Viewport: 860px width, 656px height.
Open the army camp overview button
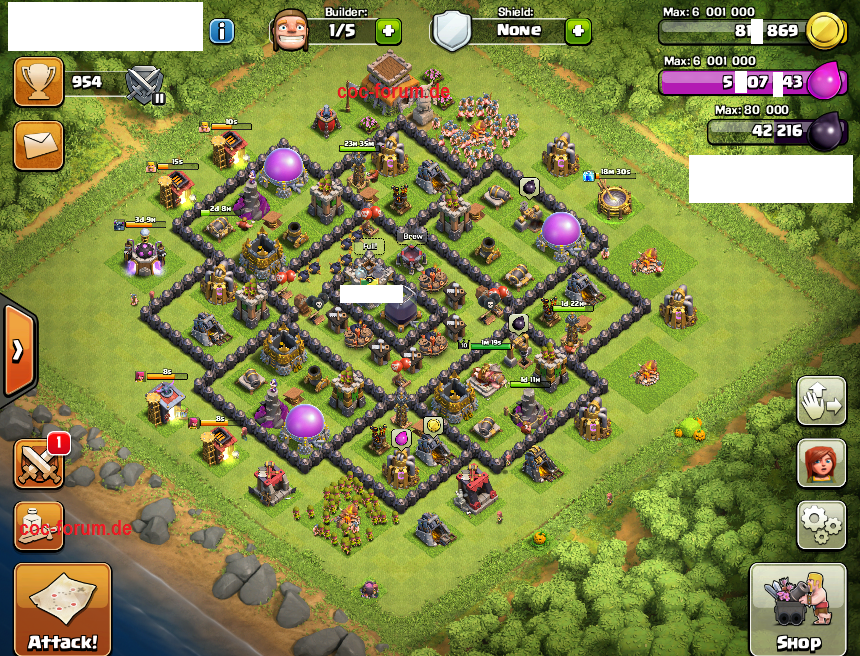[x=39, y=526]
